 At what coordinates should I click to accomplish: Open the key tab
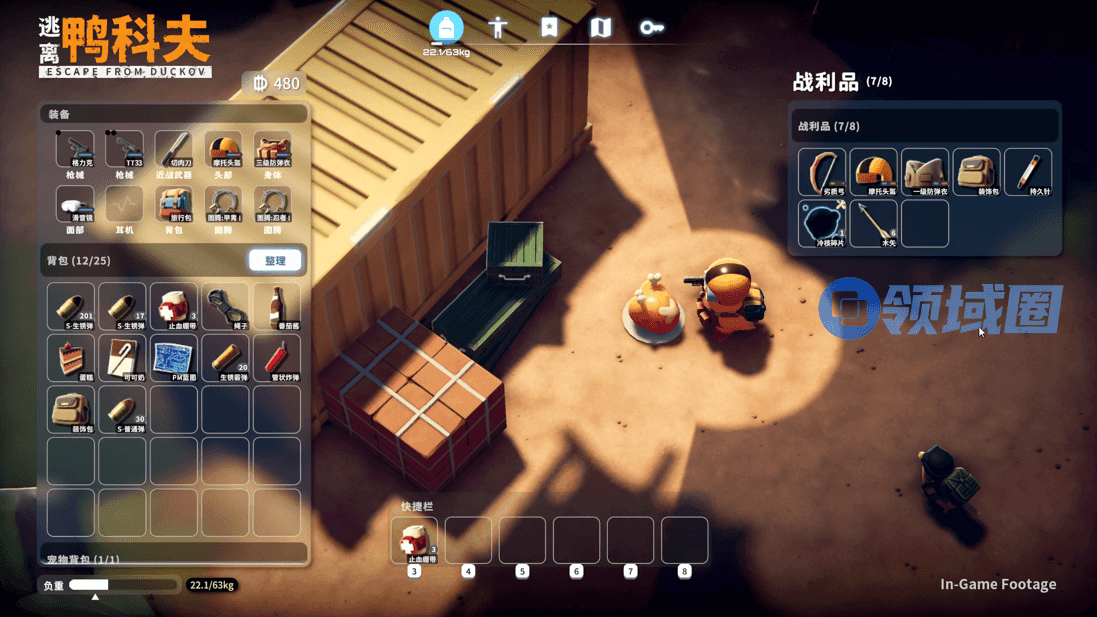(x=652, y=27)
